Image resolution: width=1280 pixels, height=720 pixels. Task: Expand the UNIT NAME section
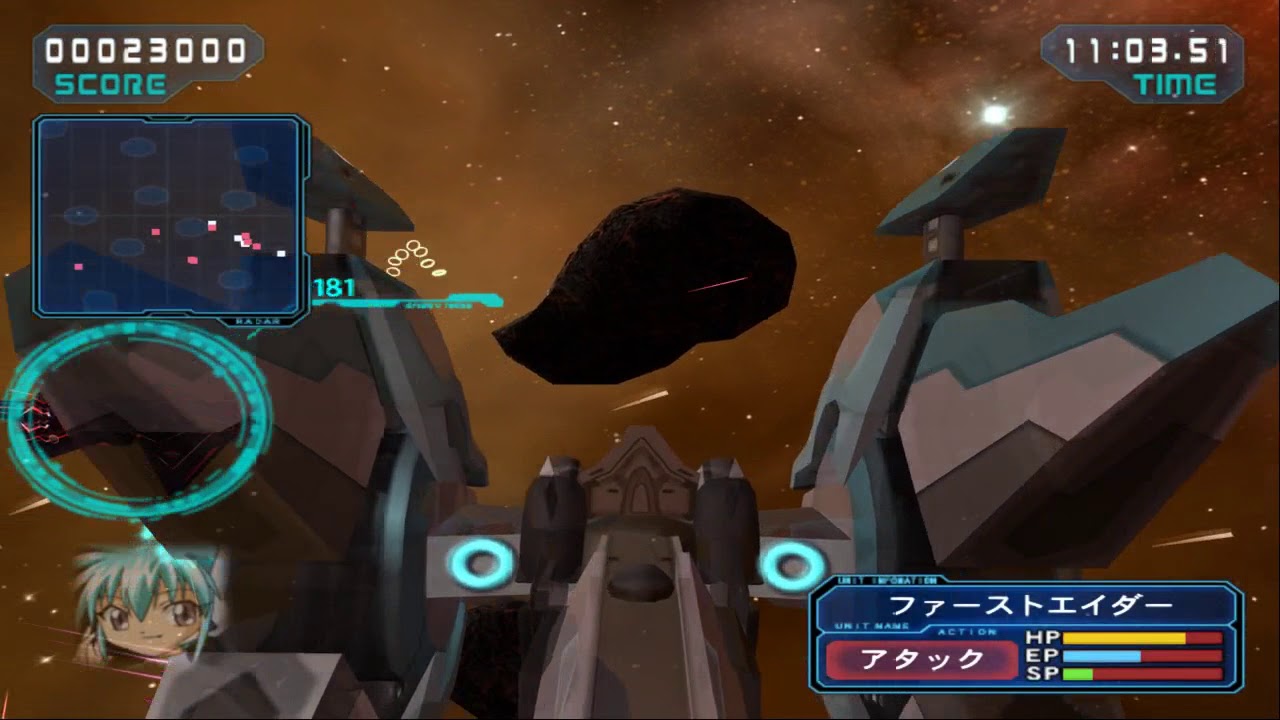pyautogui.click(x=871, y=625)
